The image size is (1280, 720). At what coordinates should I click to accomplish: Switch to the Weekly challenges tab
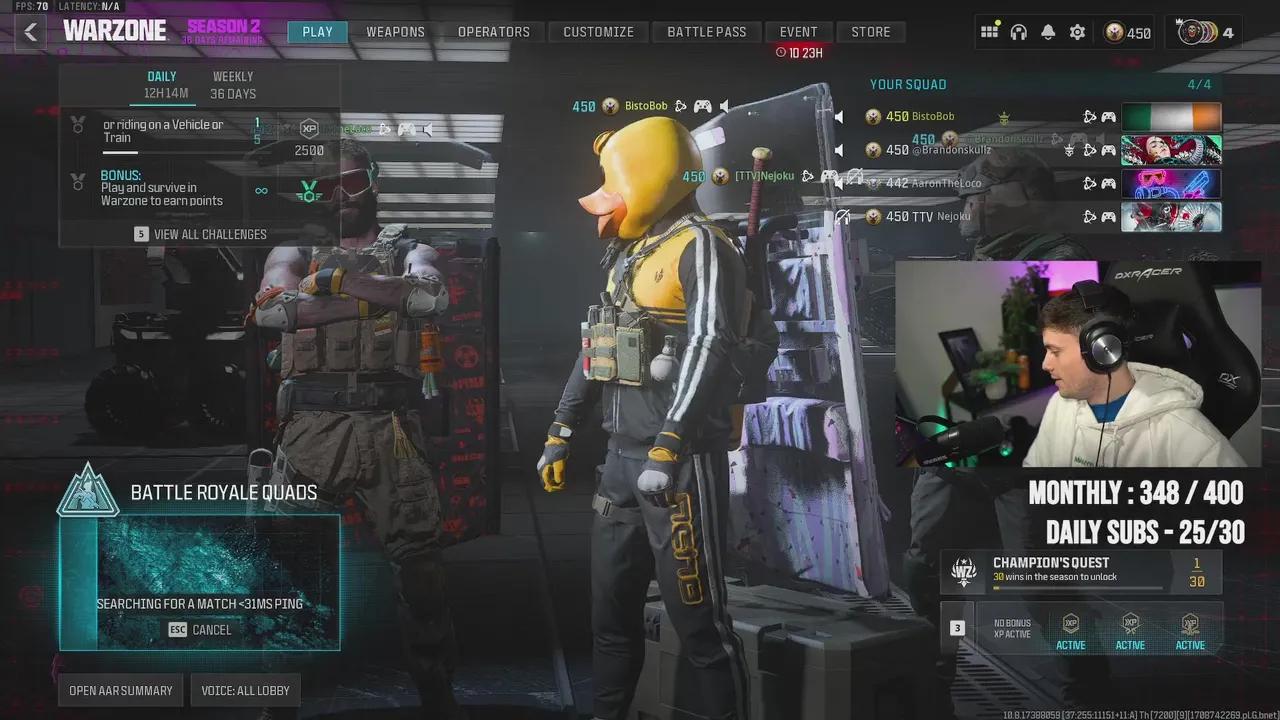pos(233,82)
